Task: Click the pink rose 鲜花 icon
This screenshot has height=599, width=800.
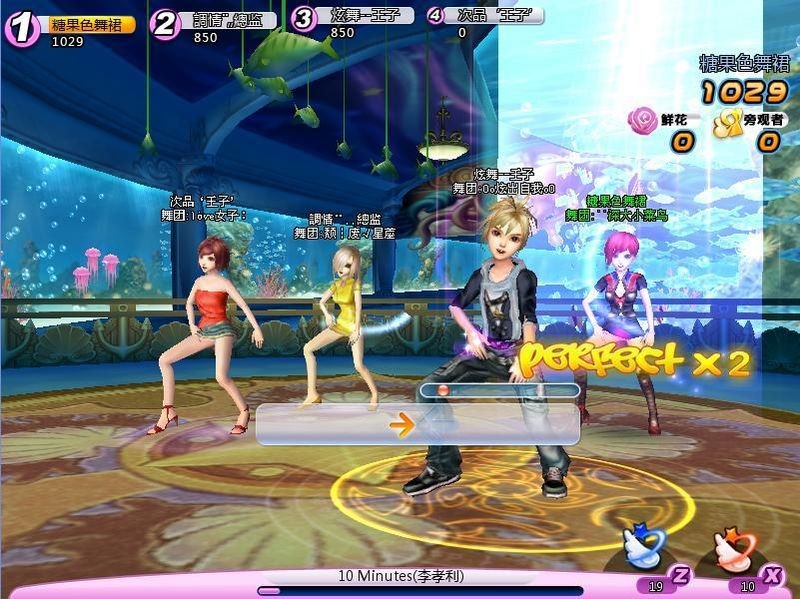Action: 641,121
